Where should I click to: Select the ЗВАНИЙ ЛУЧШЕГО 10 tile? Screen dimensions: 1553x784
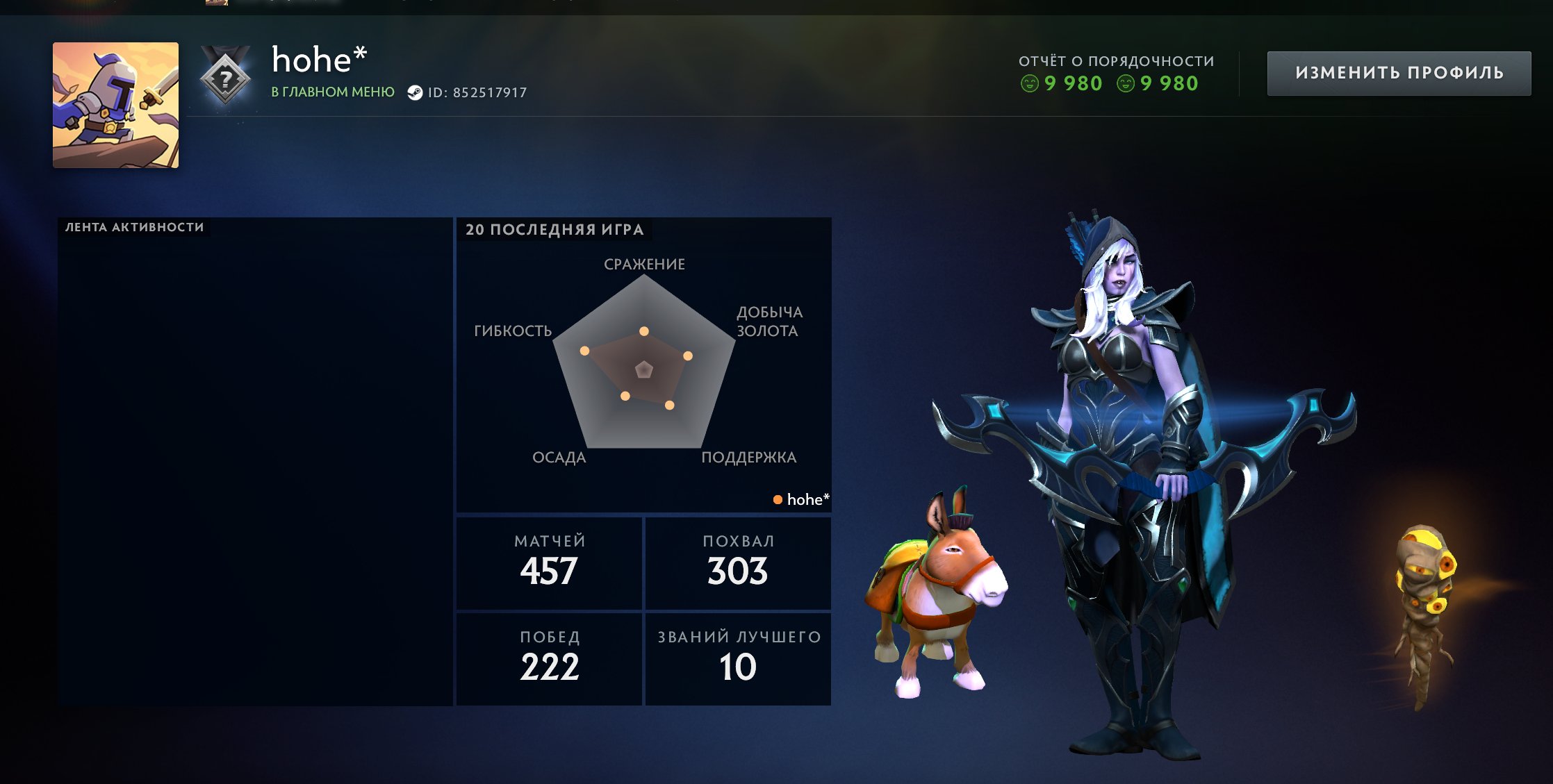[738, 658]
